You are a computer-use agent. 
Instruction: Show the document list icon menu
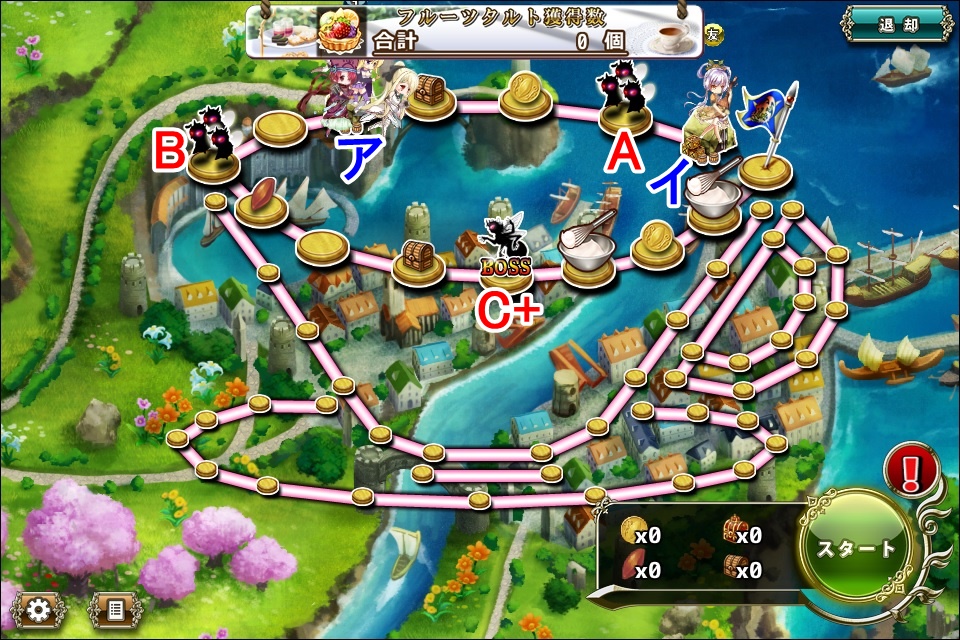(x=115, y=609)
